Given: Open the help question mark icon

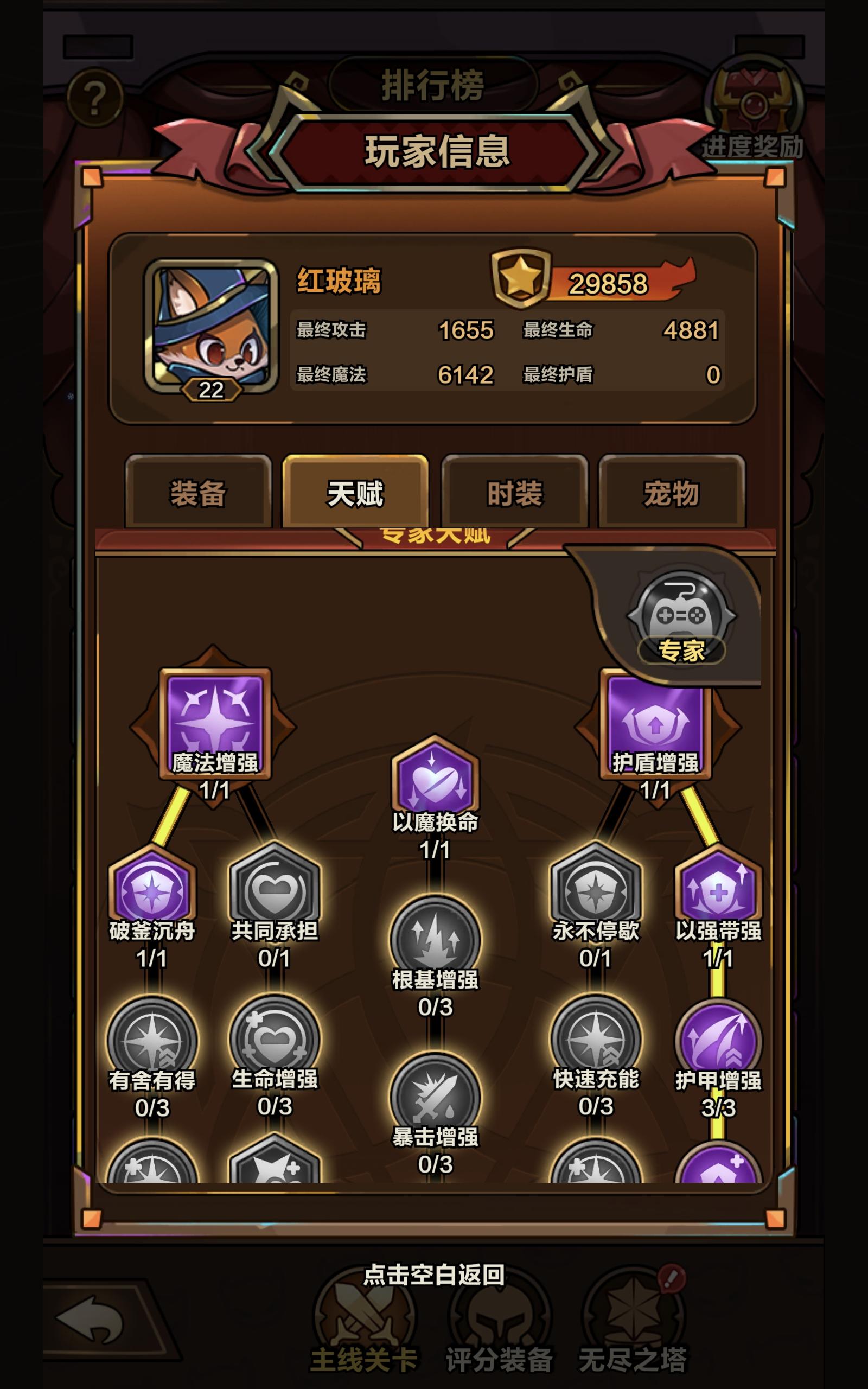Looking at the screenshot, I should coord(96,95).
